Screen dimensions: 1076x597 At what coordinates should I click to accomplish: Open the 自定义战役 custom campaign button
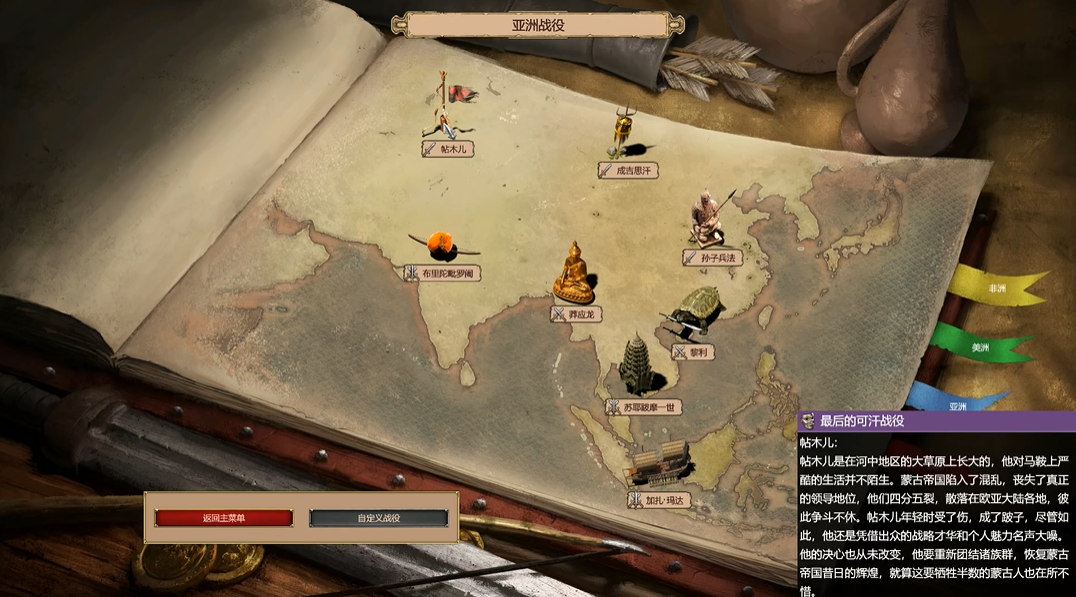(x=378, y=518)
